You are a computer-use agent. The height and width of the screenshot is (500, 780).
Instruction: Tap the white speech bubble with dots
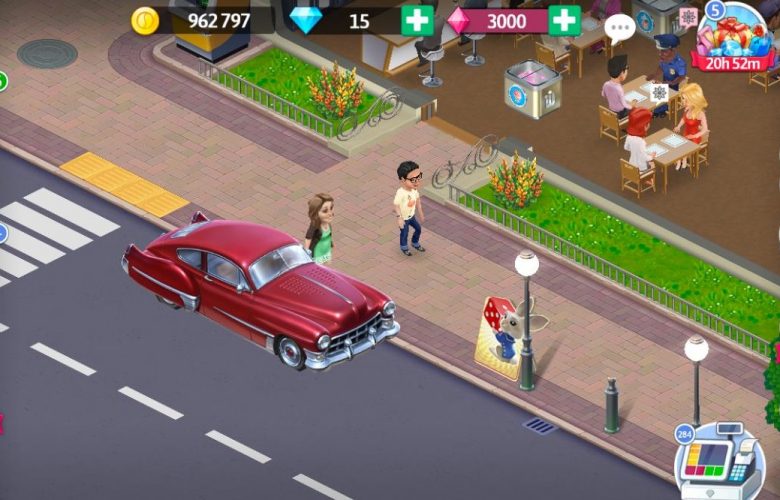click(620, 27)
